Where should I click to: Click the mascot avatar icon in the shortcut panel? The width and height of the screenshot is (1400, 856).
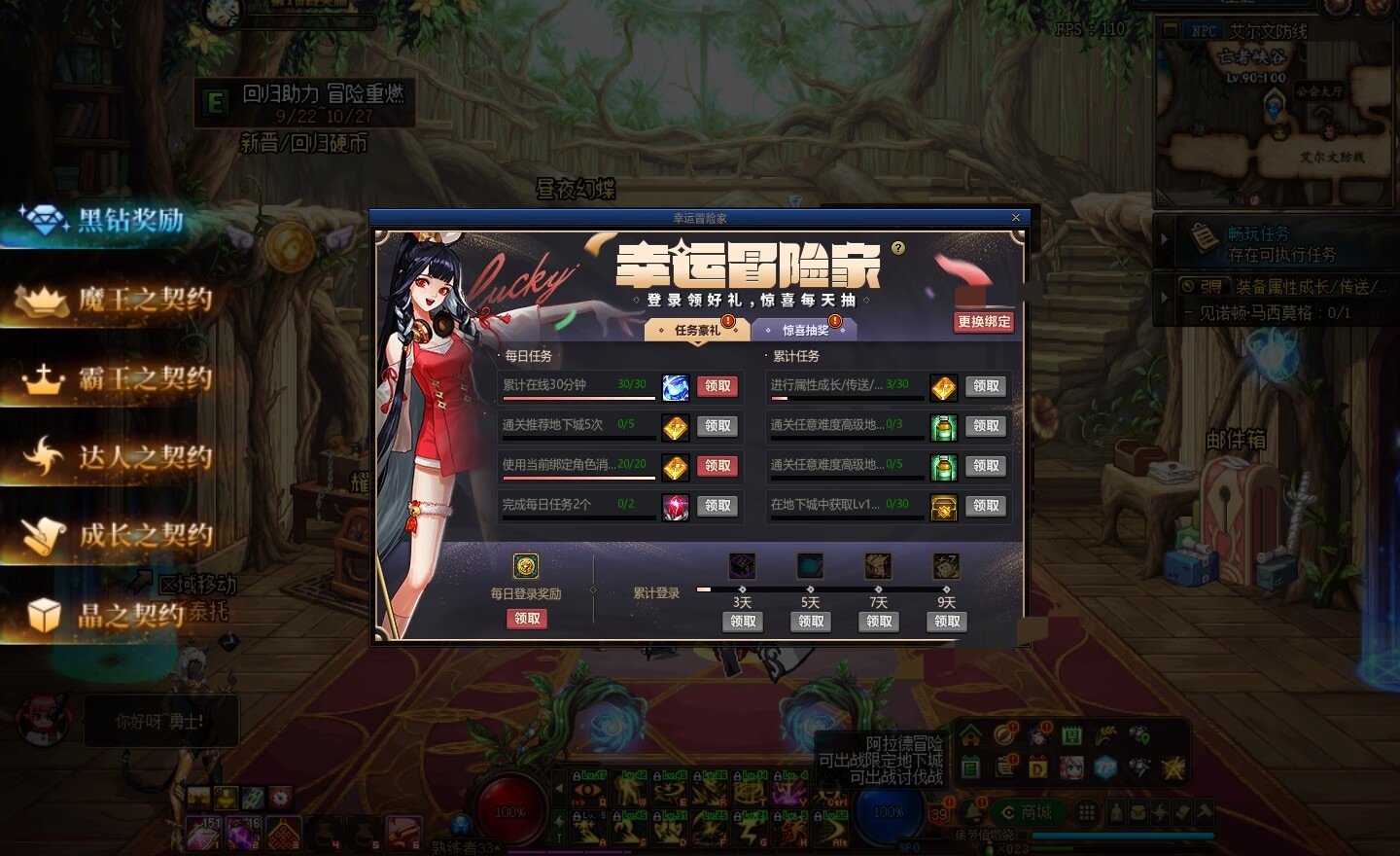point(1072,767)
